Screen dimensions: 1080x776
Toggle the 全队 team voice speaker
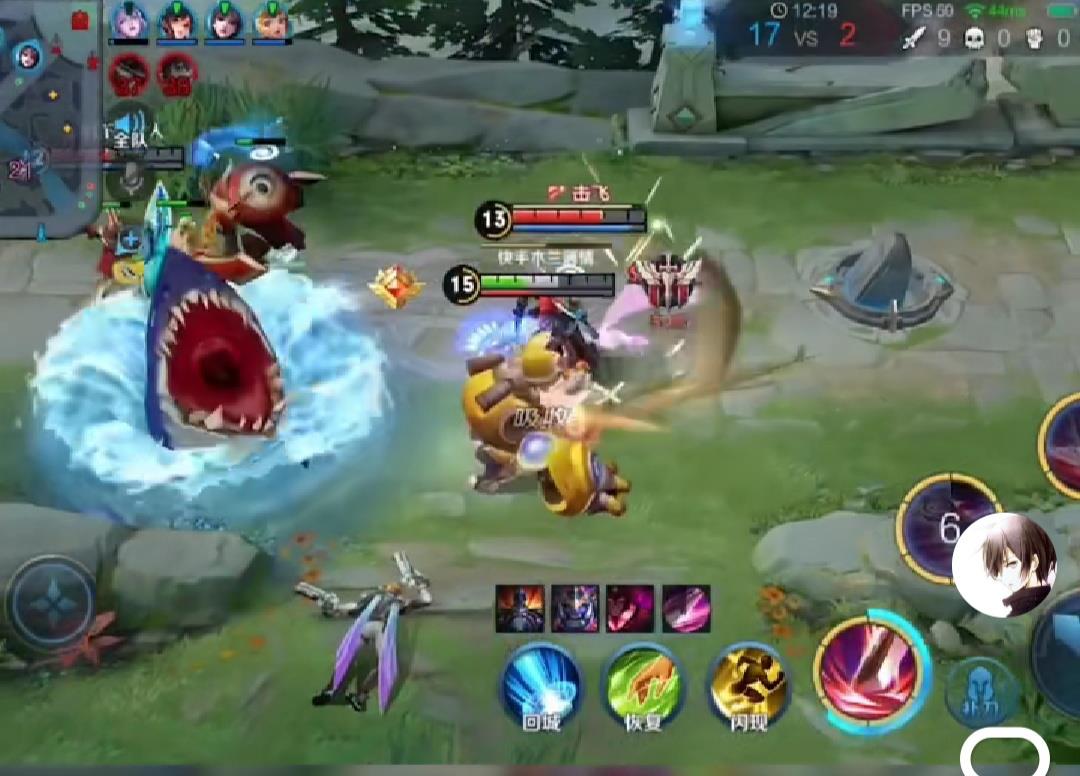pos(130,126)
